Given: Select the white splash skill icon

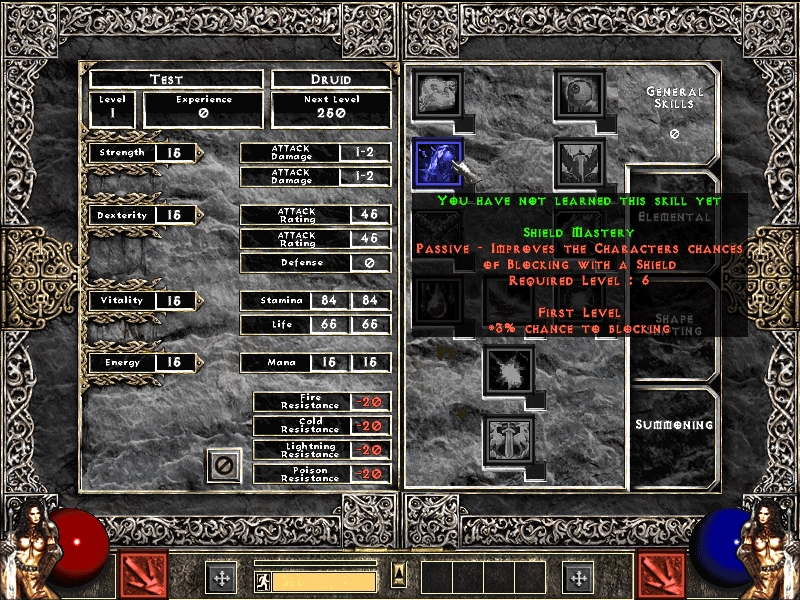Looking at the screenshot, I should tap(509, 370).
